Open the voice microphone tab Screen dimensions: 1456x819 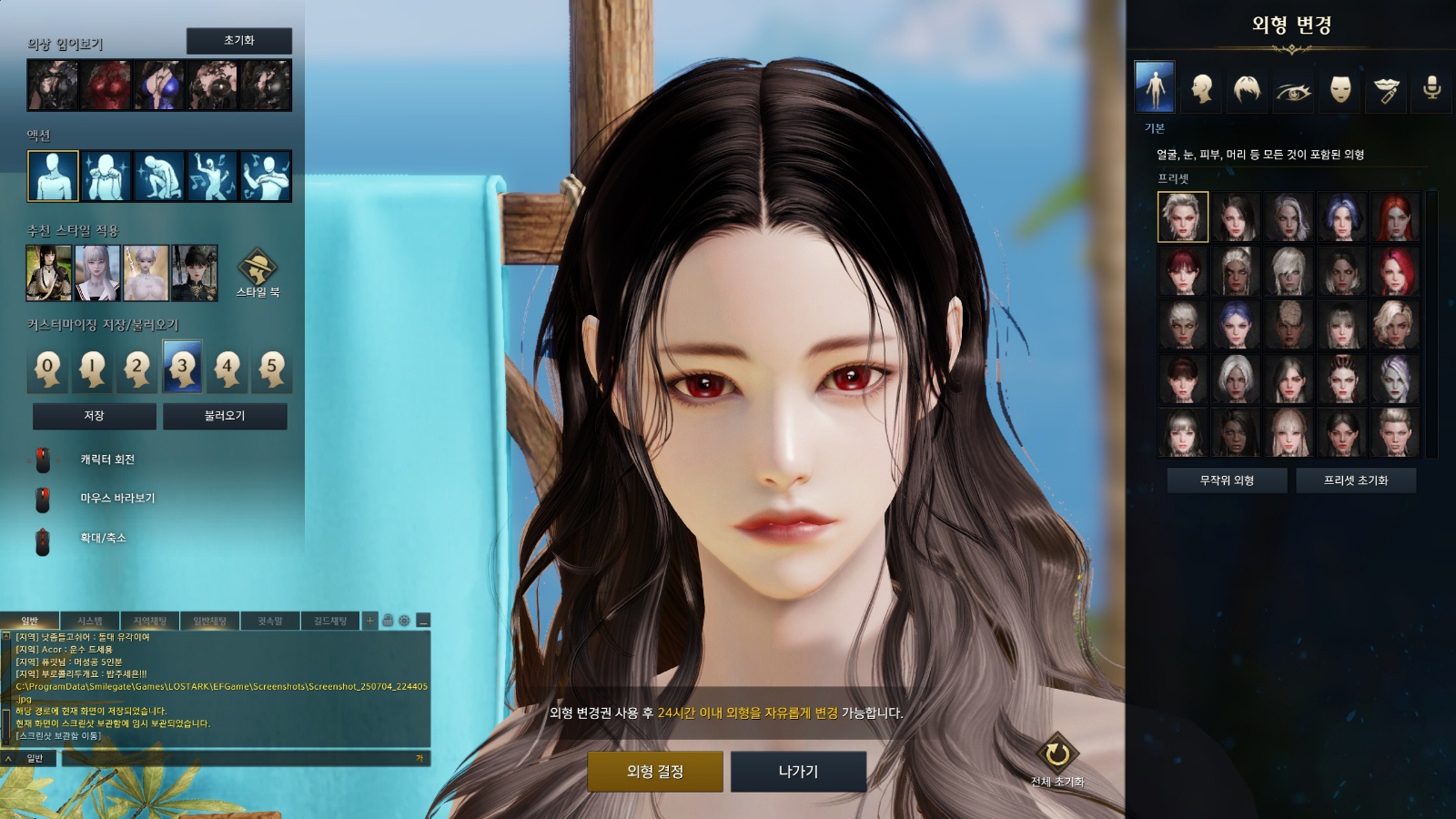1431,88
